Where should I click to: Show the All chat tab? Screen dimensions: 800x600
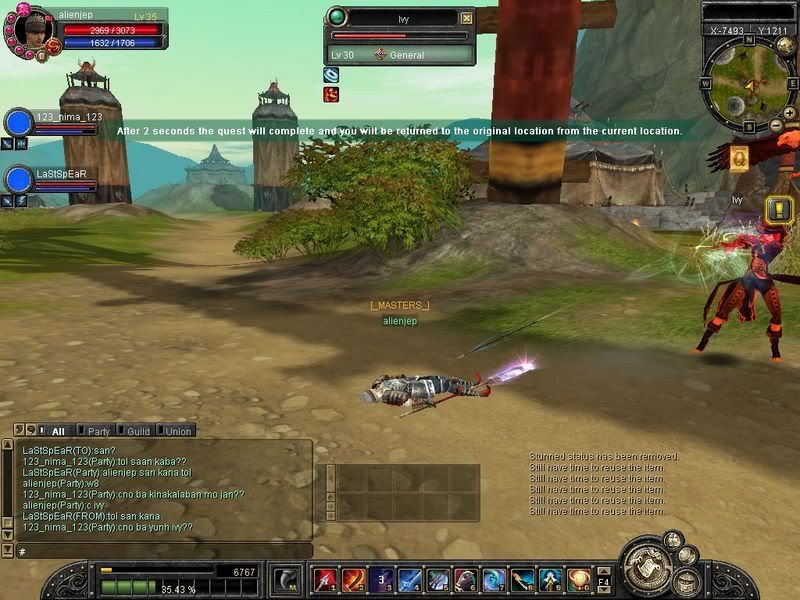pos(57,432)
